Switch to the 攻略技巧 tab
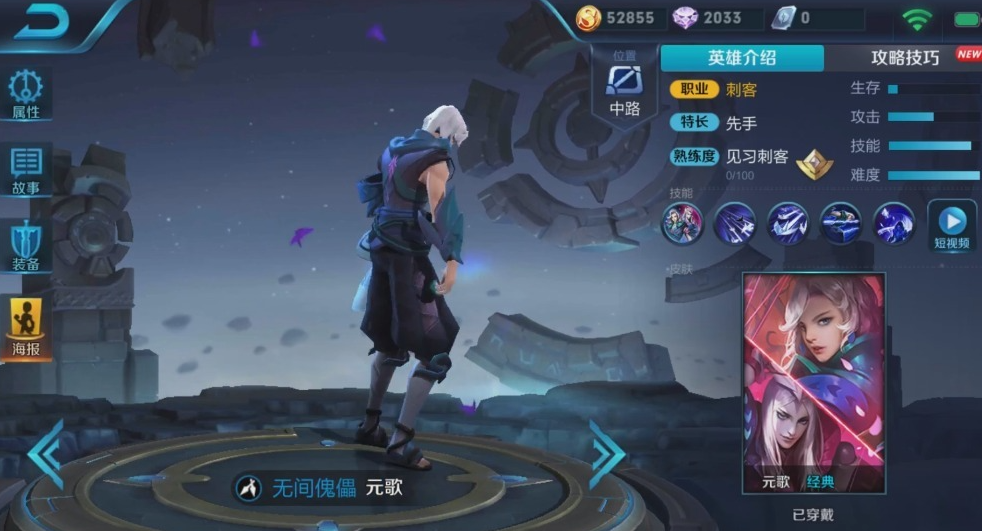982x531 pixels. 905,58
